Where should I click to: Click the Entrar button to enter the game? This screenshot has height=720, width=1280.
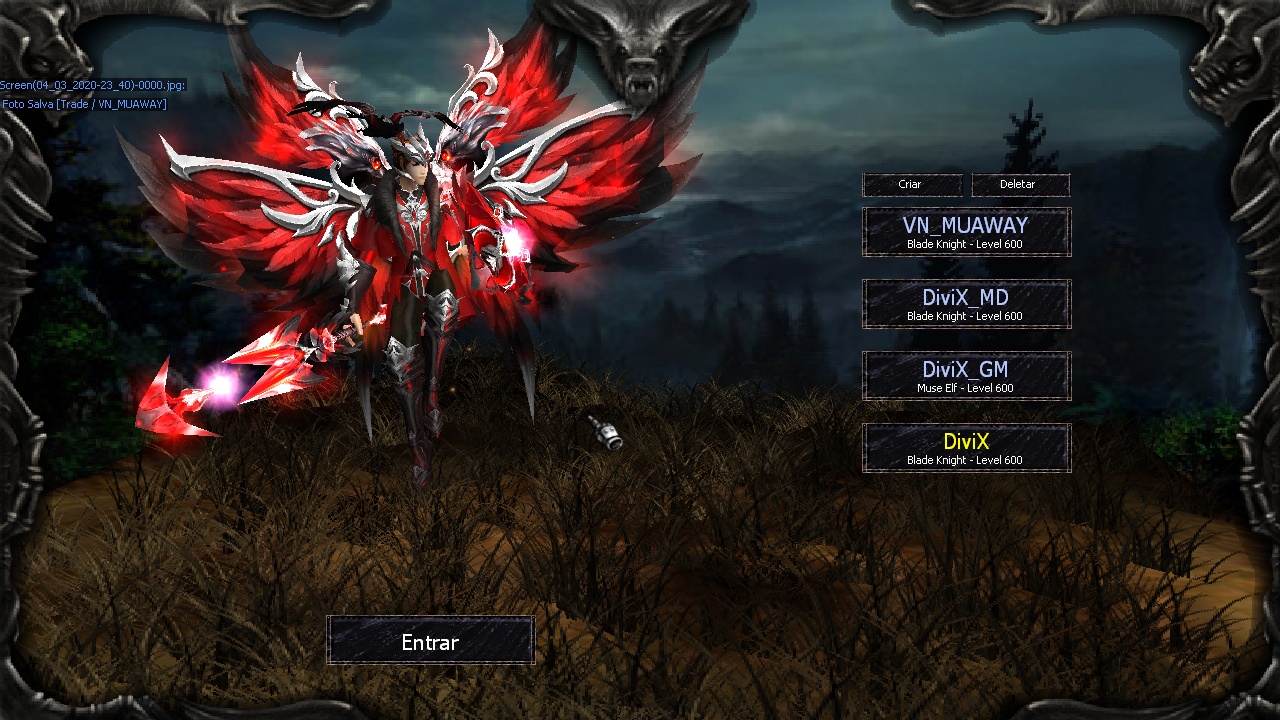430,640
